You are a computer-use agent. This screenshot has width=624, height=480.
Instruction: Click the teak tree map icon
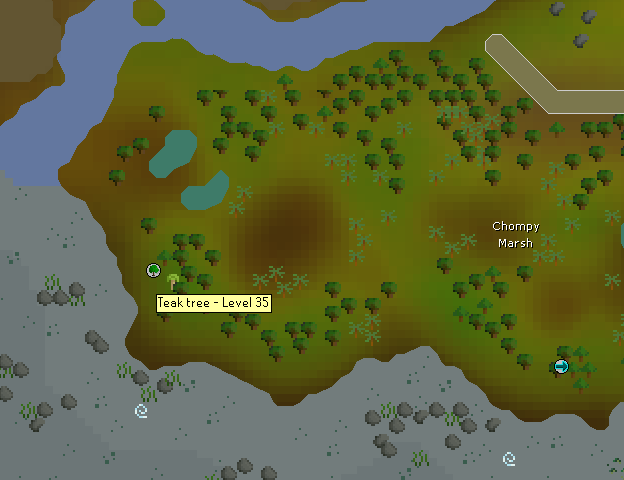click(173, 281)
